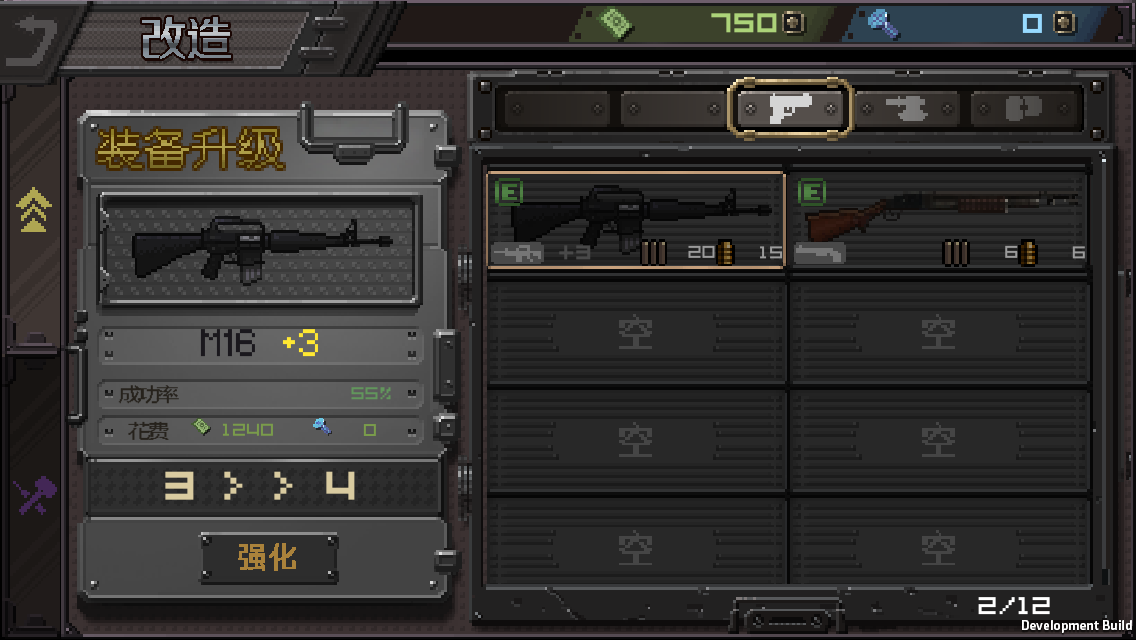
Task: Select the shotgun inventory slot
Action: coord(938,220)
